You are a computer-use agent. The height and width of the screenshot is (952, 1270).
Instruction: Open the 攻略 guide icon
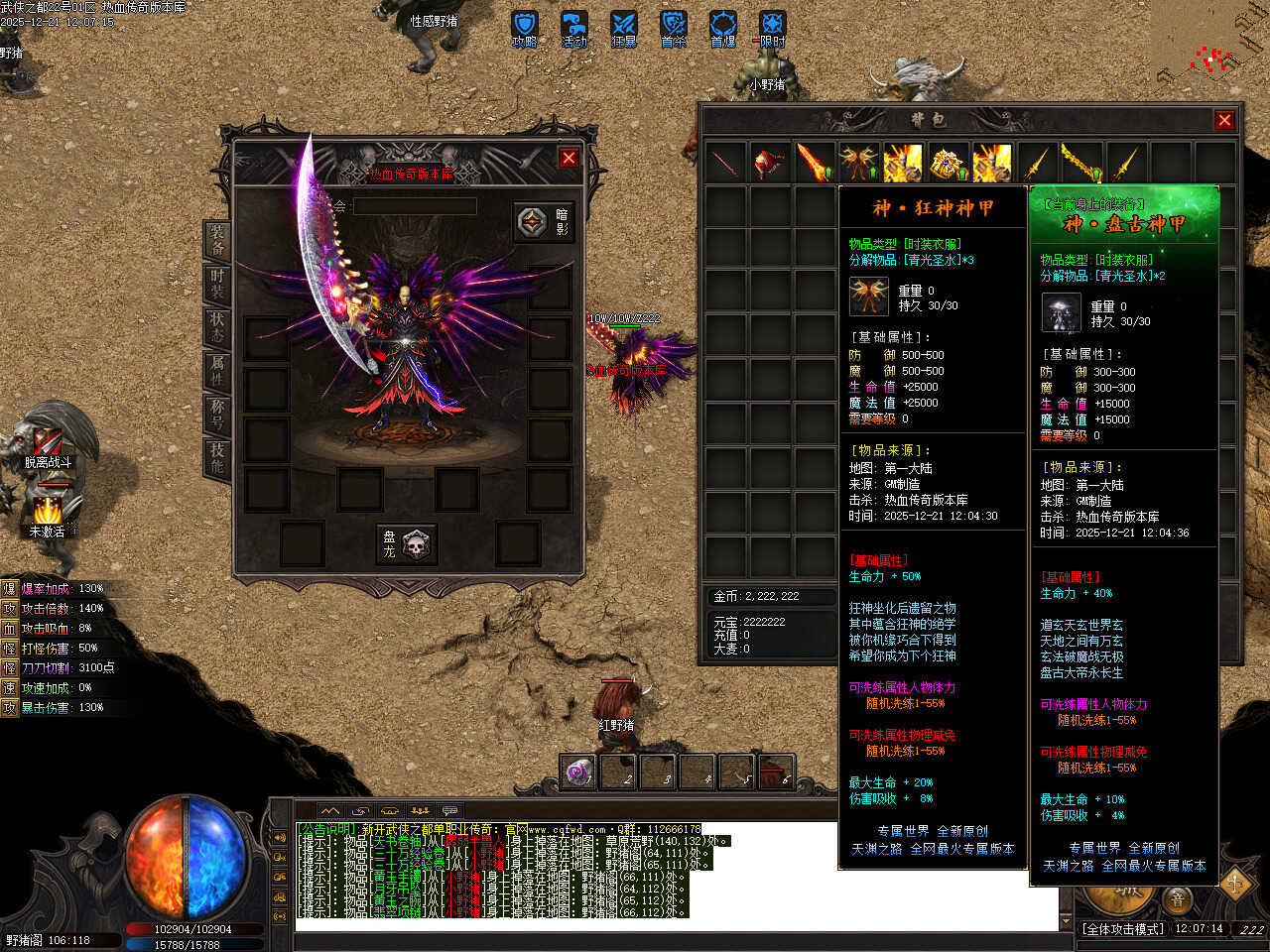click(524, 28)
